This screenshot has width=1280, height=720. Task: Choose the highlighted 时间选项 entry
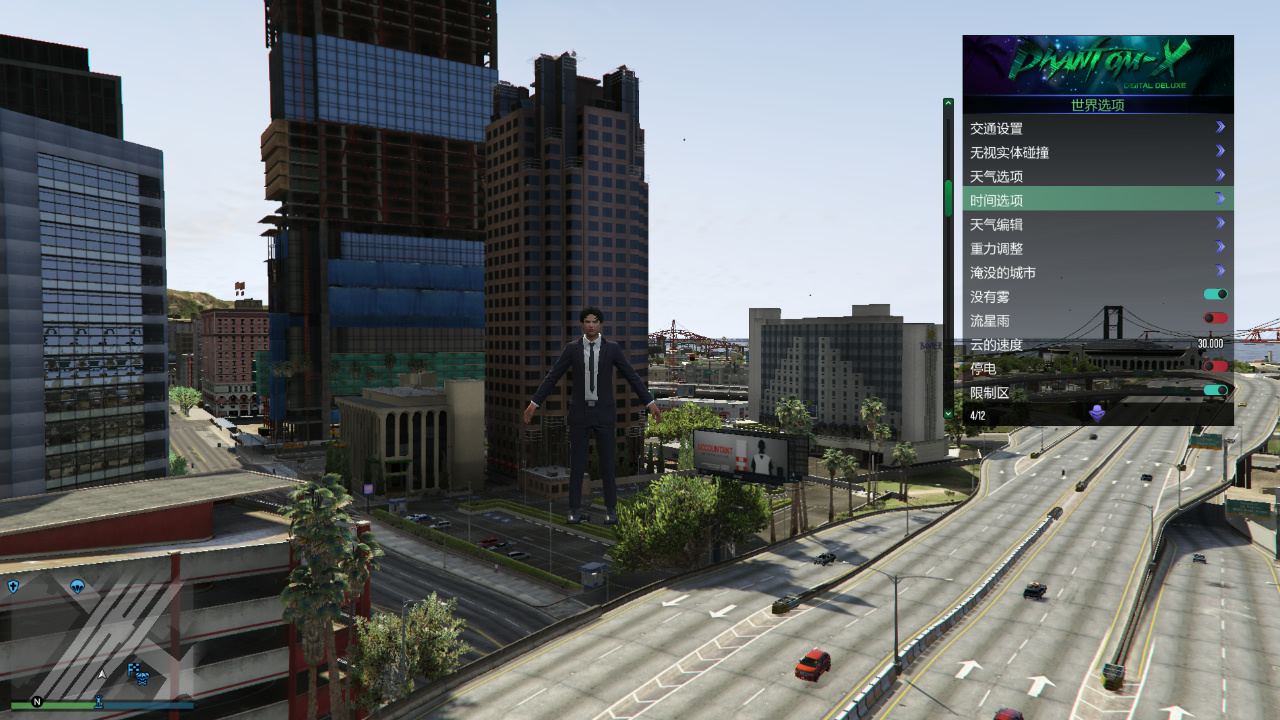tap(1097, 200)
